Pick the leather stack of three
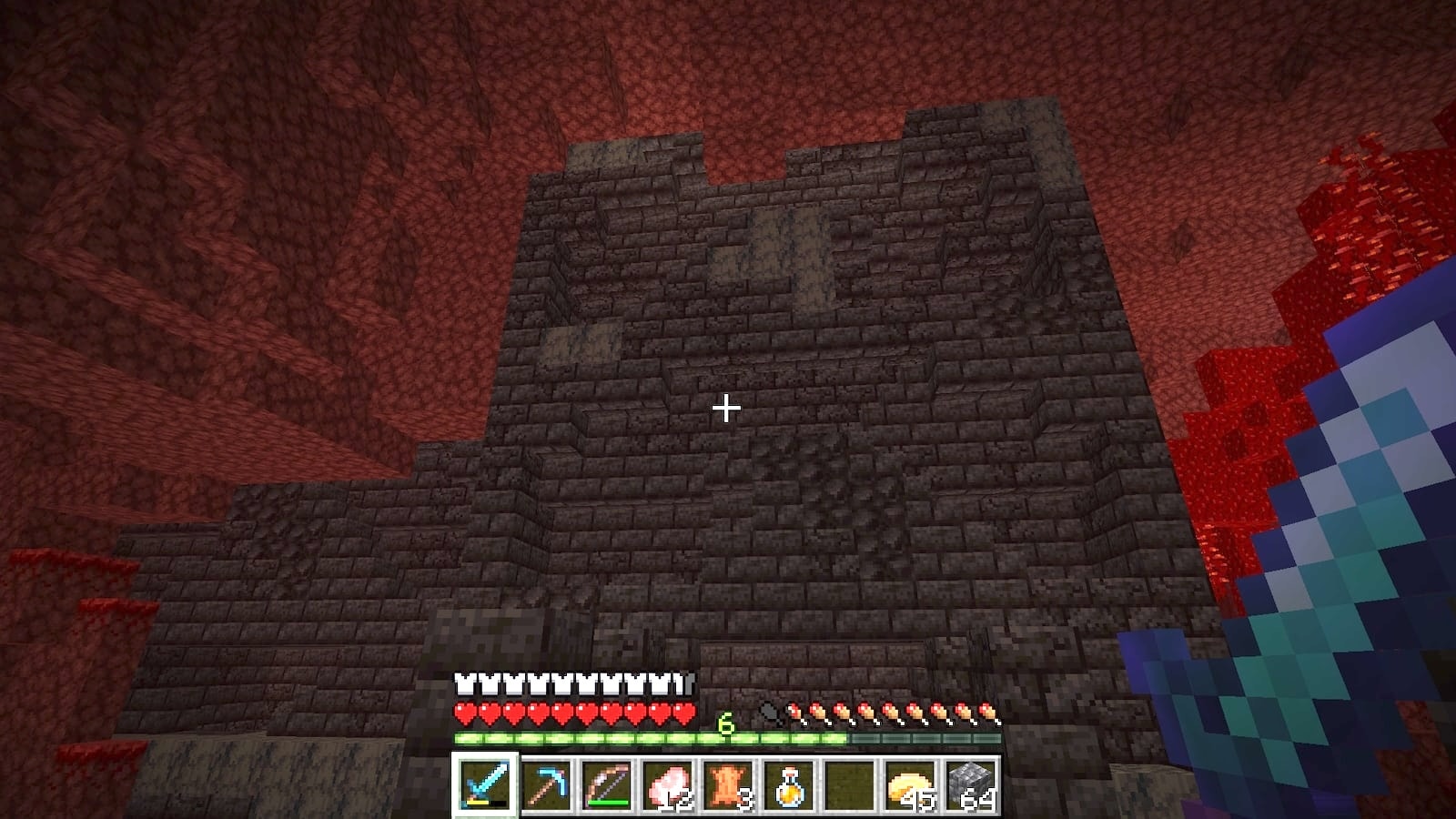1456x819 pixels. (x=729, y=784)
